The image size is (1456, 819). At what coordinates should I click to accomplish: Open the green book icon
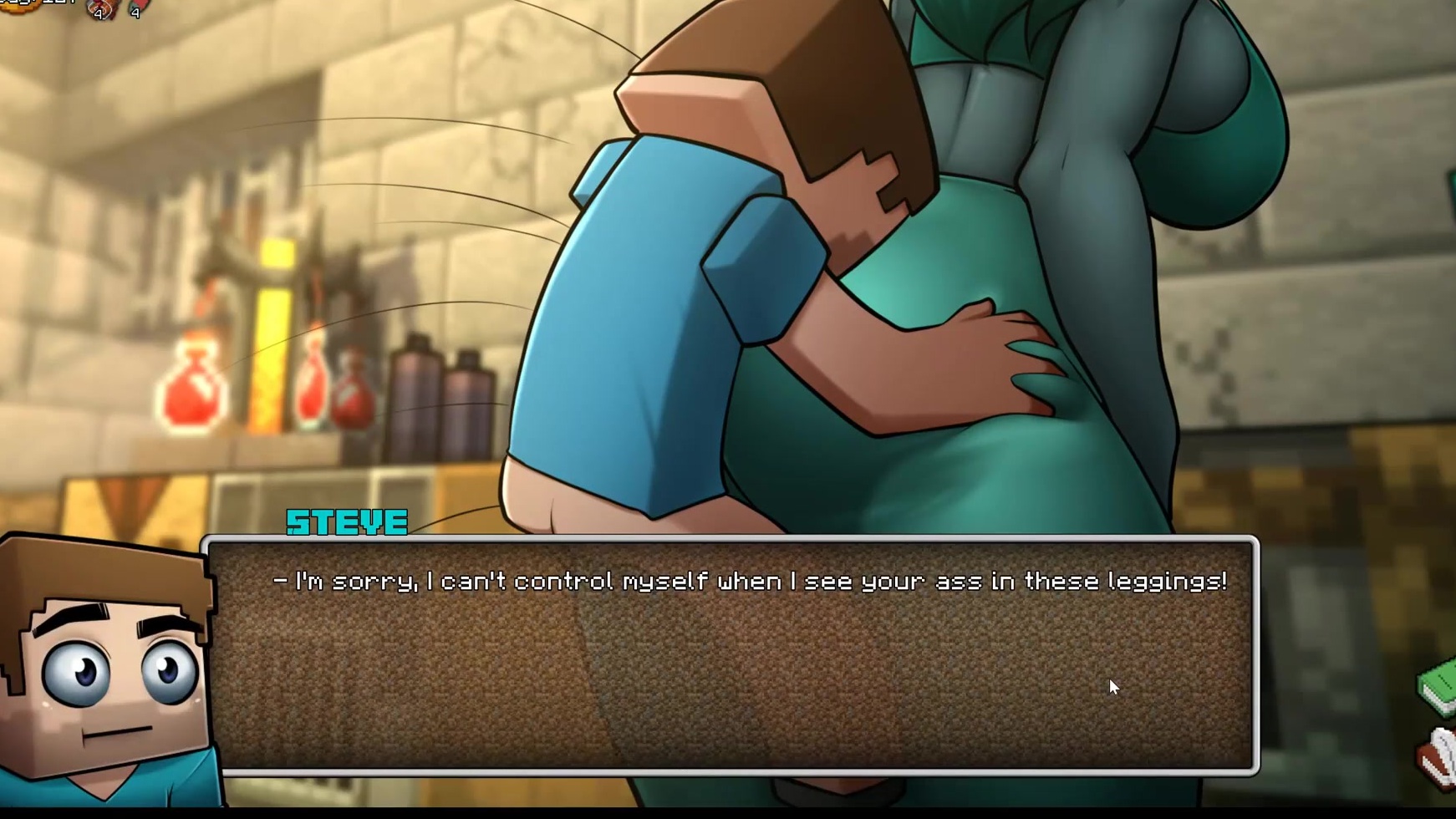coord(1439,687)
